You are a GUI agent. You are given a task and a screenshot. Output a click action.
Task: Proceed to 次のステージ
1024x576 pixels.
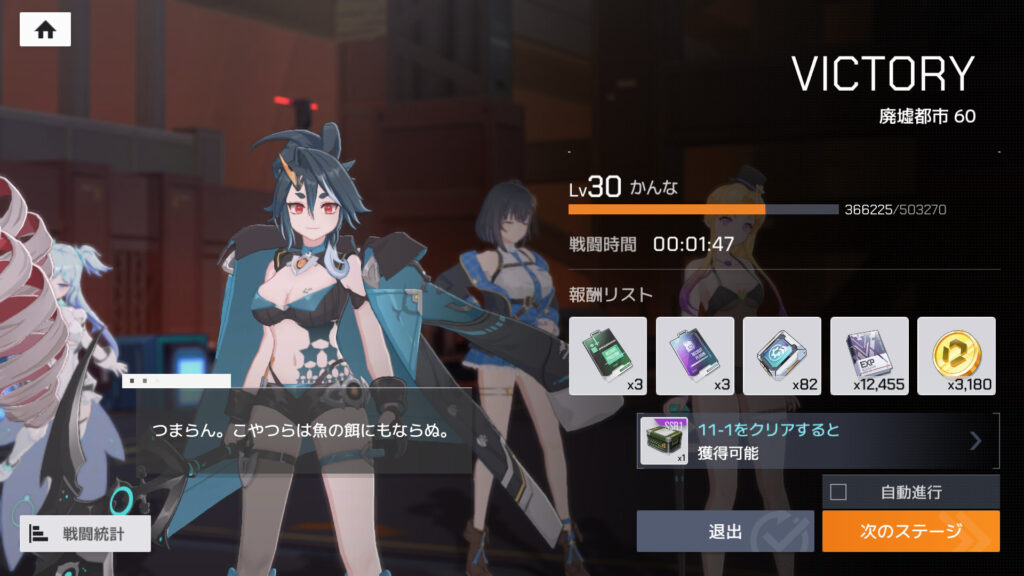(x=910, y=531)
